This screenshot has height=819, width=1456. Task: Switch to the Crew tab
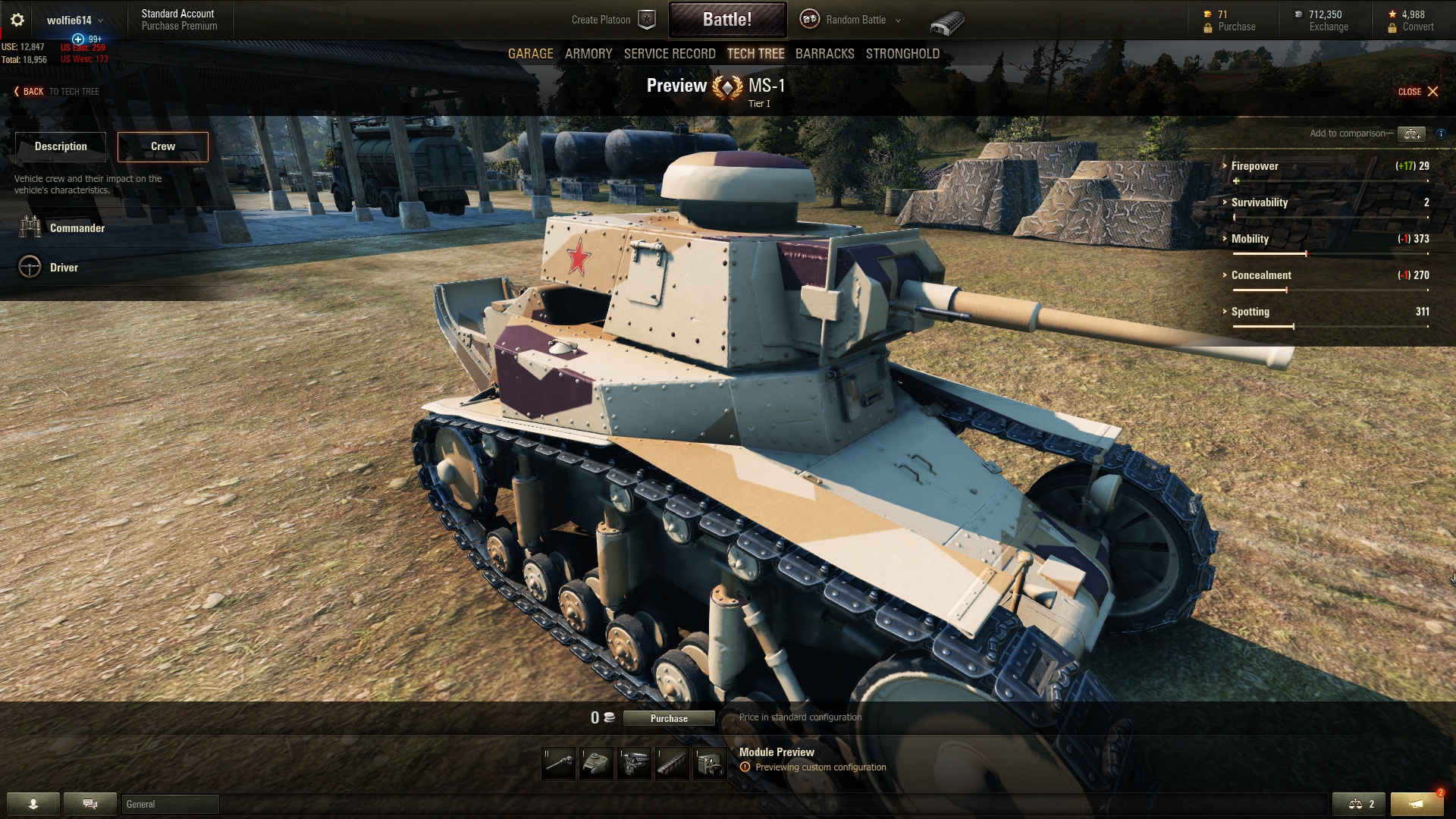pos(162,146)
